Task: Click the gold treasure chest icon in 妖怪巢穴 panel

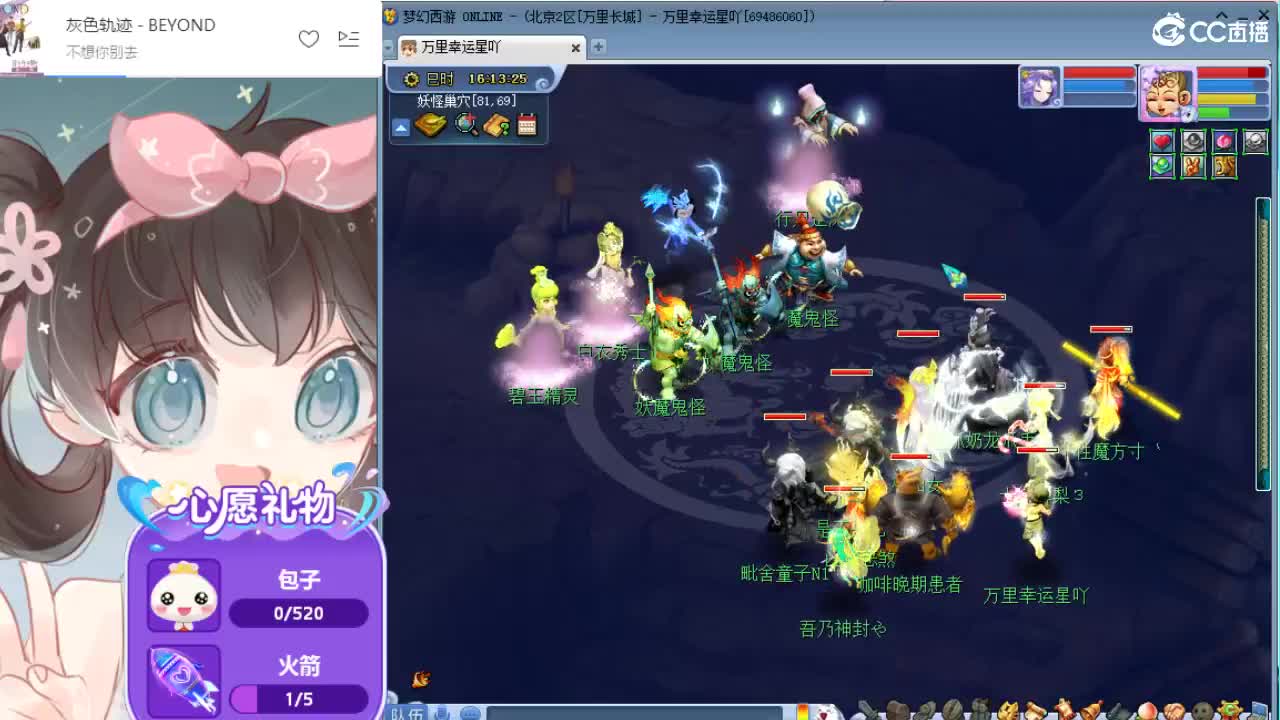Action: point(431,124)
